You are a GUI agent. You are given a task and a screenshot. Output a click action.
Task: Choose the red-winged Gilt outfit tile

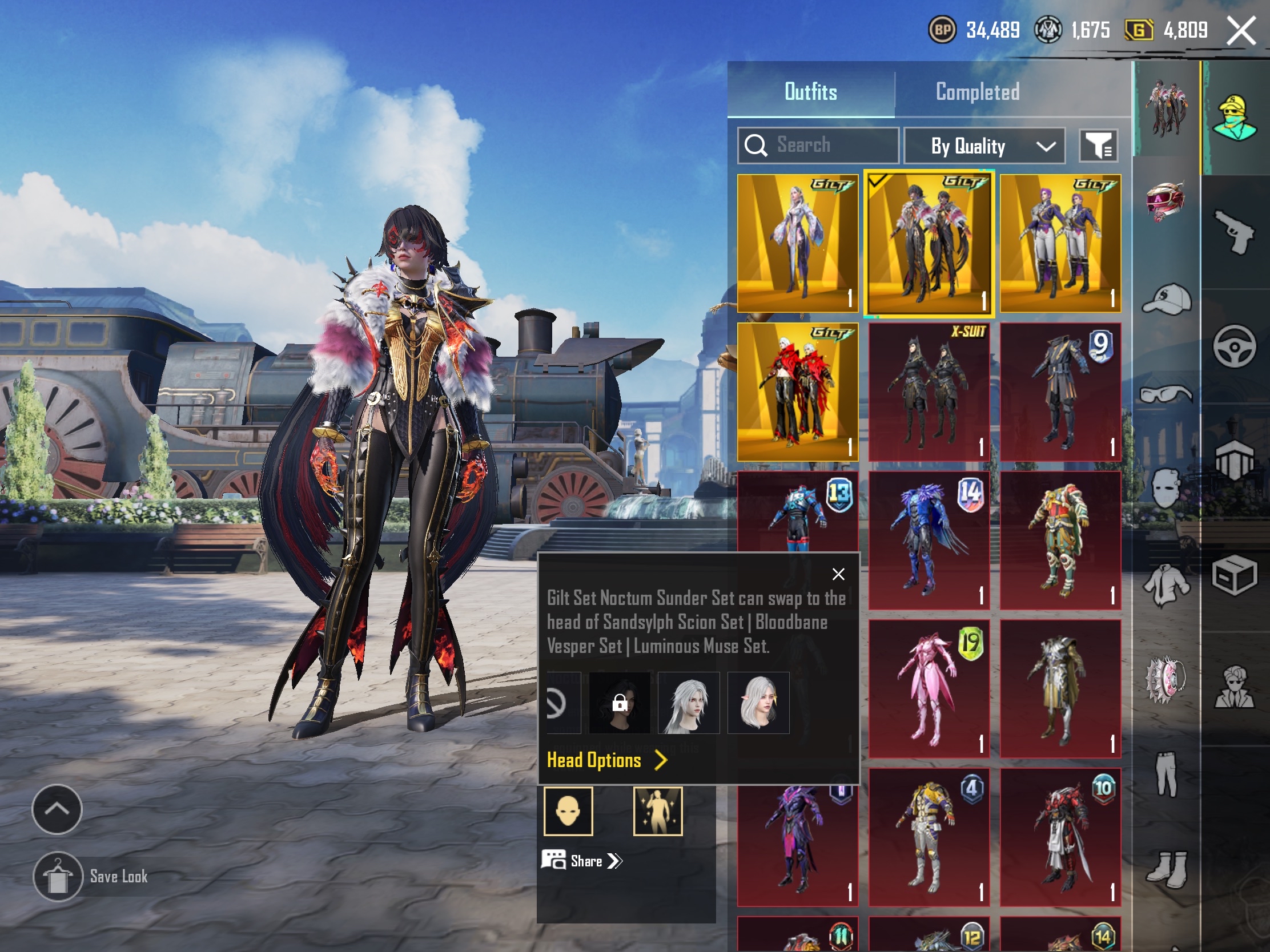point(798,392)
